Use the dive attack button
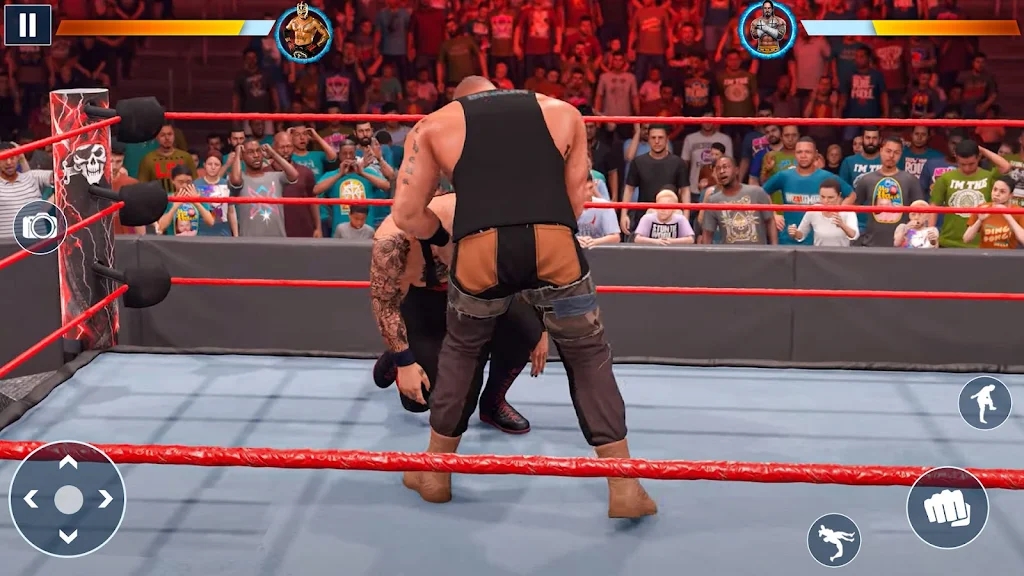Viewport: 1024px width, 576px height. 834,540
